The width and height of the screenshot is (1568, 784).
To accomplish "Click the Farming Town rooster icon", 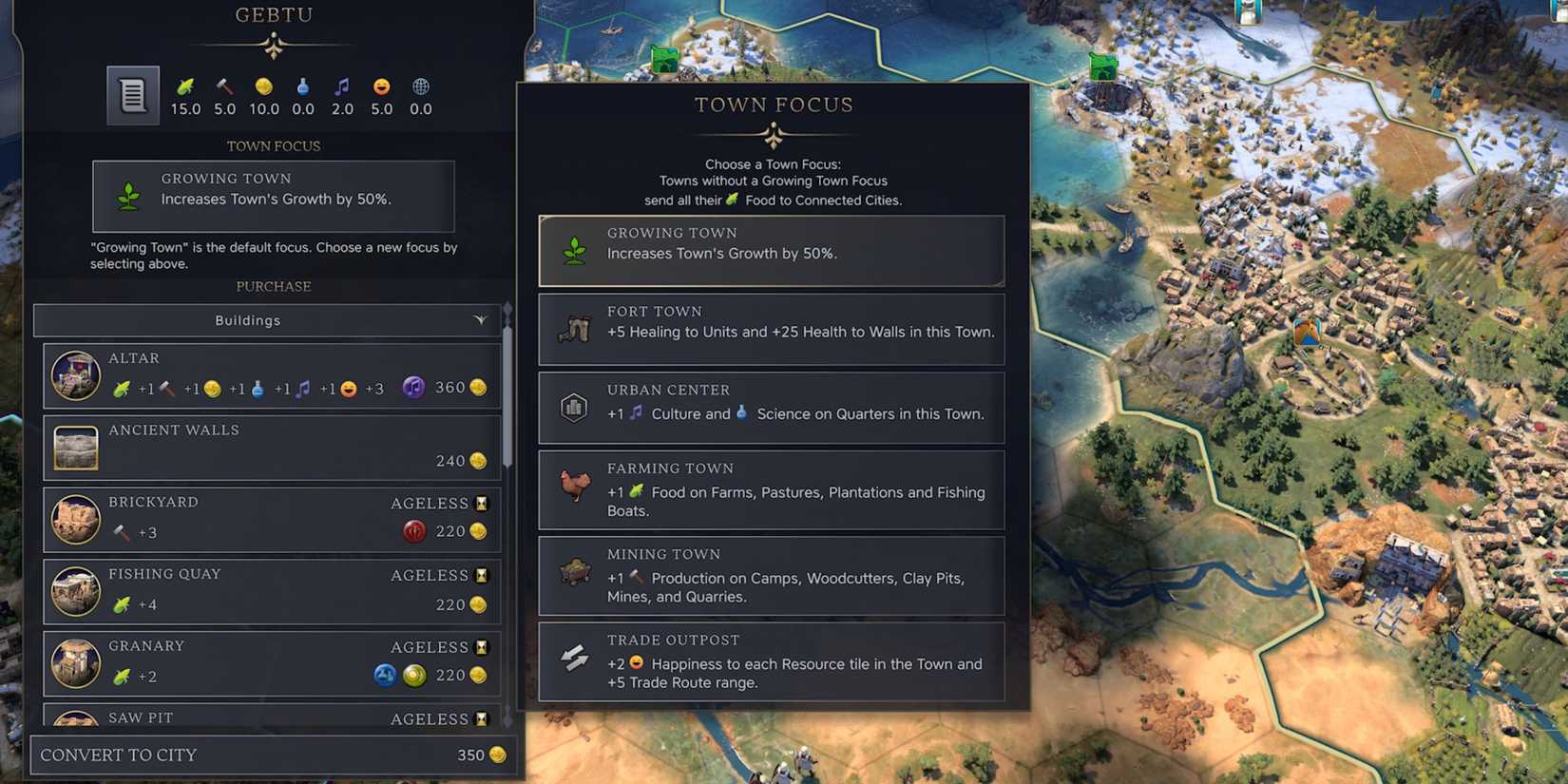I will pos(573,485).
